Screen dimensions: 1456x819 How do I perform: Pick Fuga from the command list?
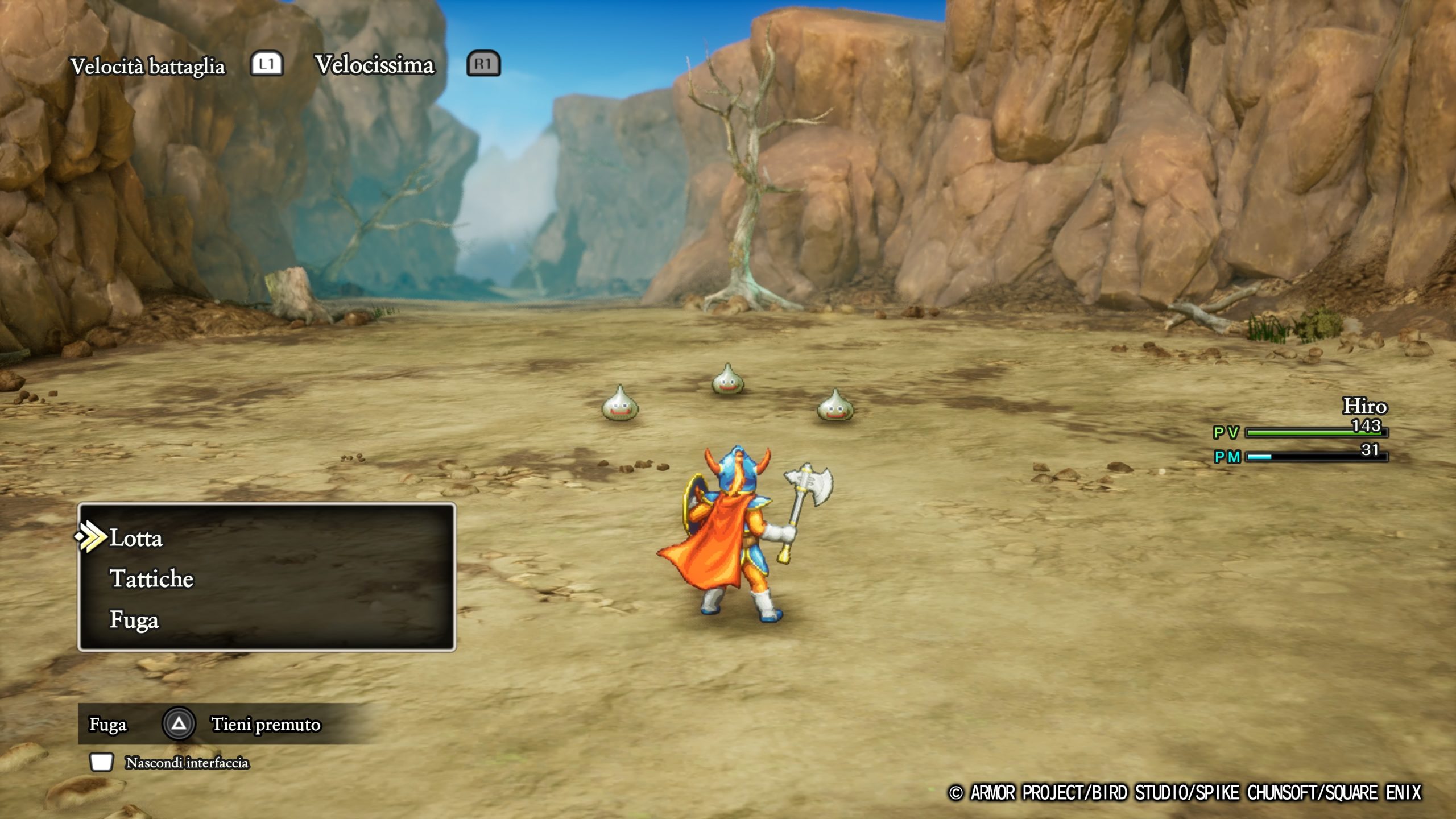click(x=134, y=620)
